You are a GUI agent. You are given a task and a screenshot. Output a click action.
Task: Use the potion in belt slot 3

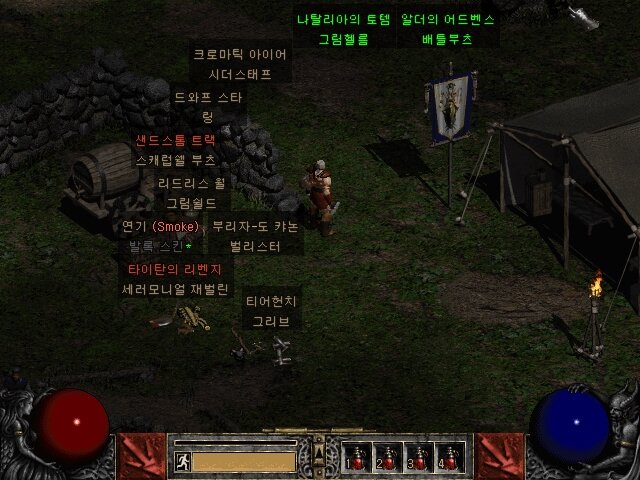point(417,457)
